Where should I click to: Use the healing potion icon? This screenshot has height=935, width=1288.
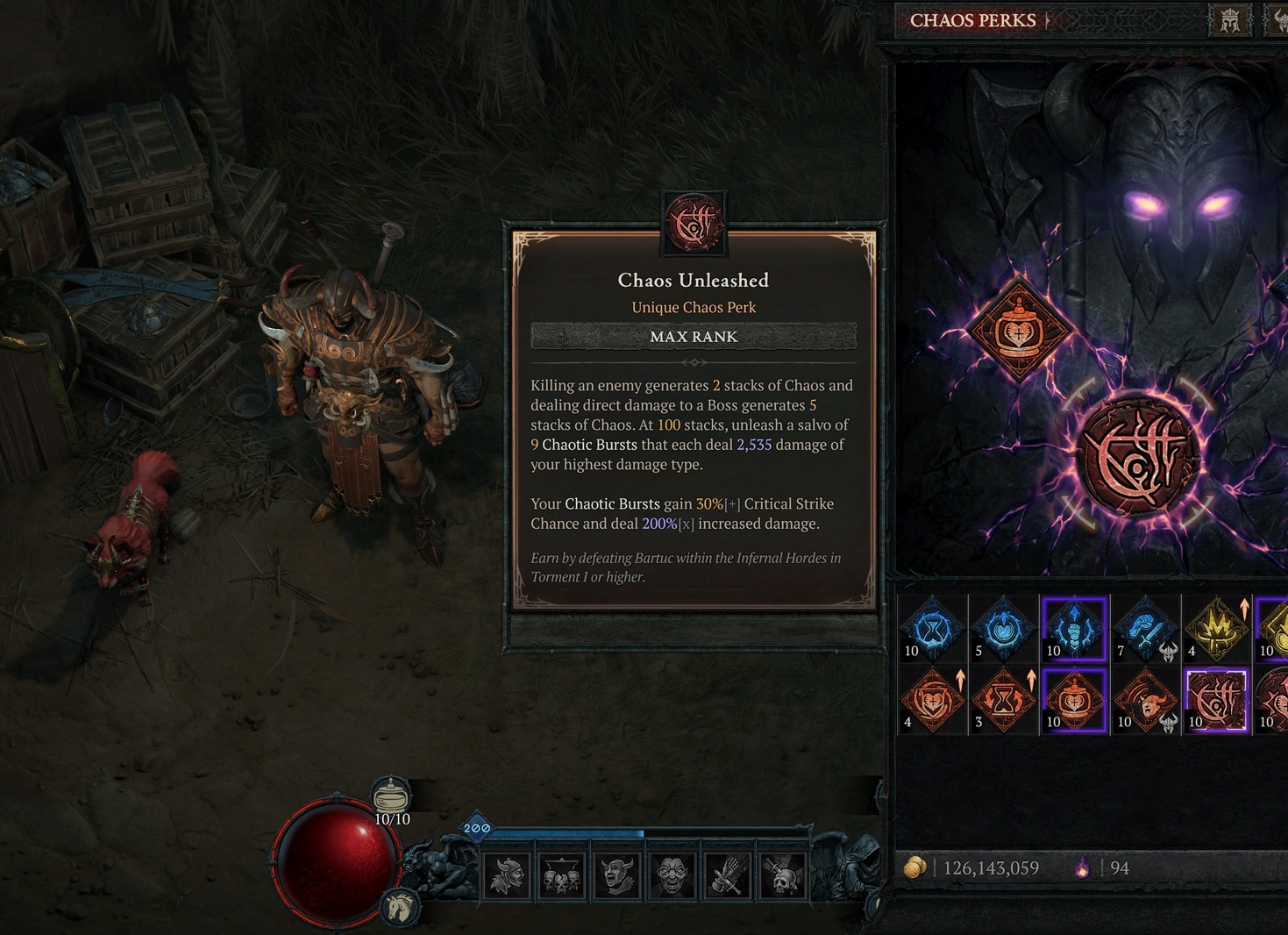[x=391, y=796]
